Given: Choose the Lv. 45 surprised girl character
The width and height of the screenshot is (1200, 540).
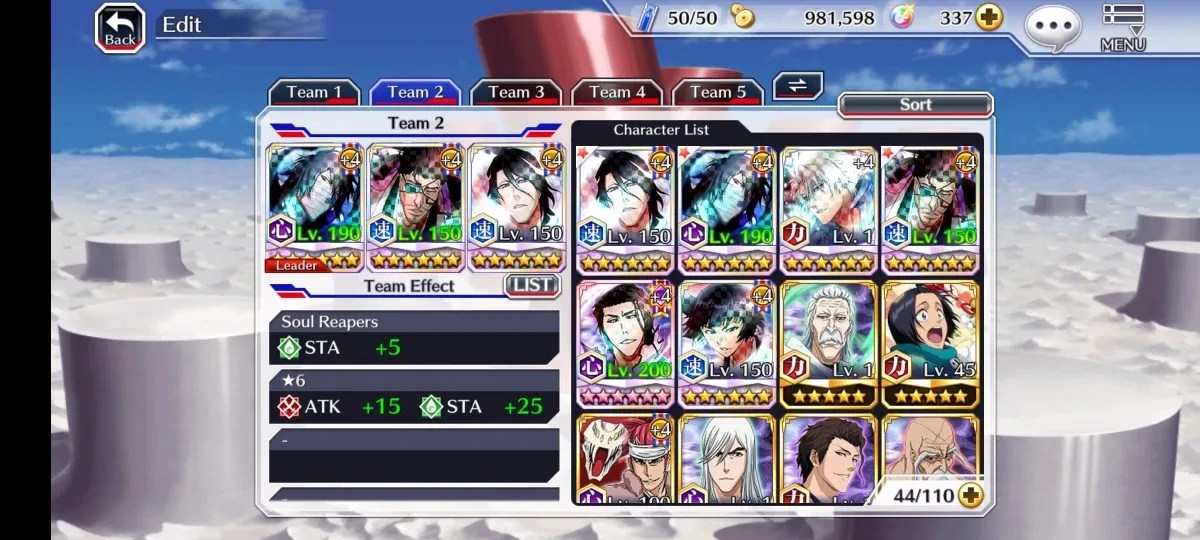Looking at the screenshot, I should [930, 343].
